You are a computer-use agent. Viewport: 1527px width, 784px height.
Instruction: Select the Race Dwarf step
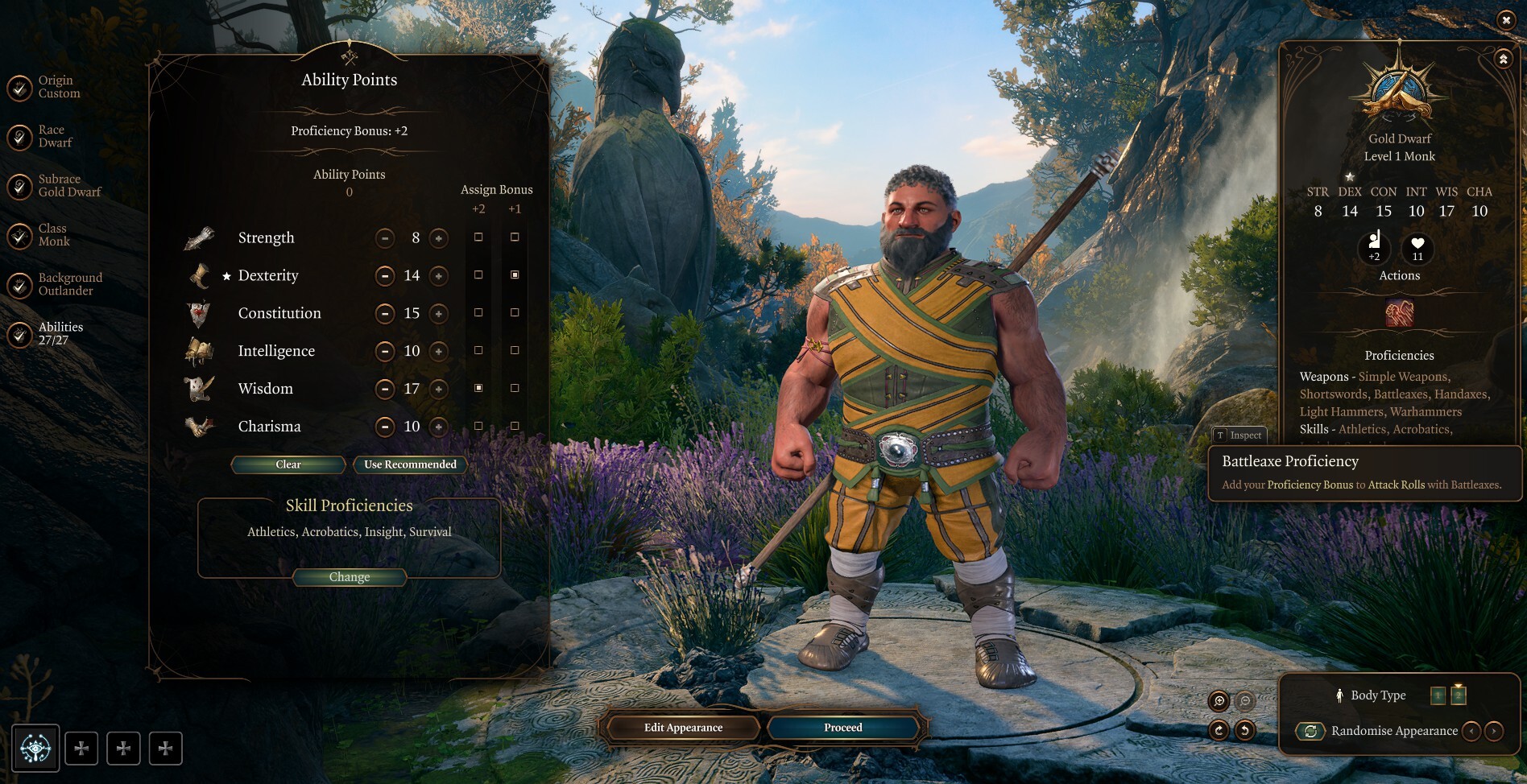click(18, 136)
